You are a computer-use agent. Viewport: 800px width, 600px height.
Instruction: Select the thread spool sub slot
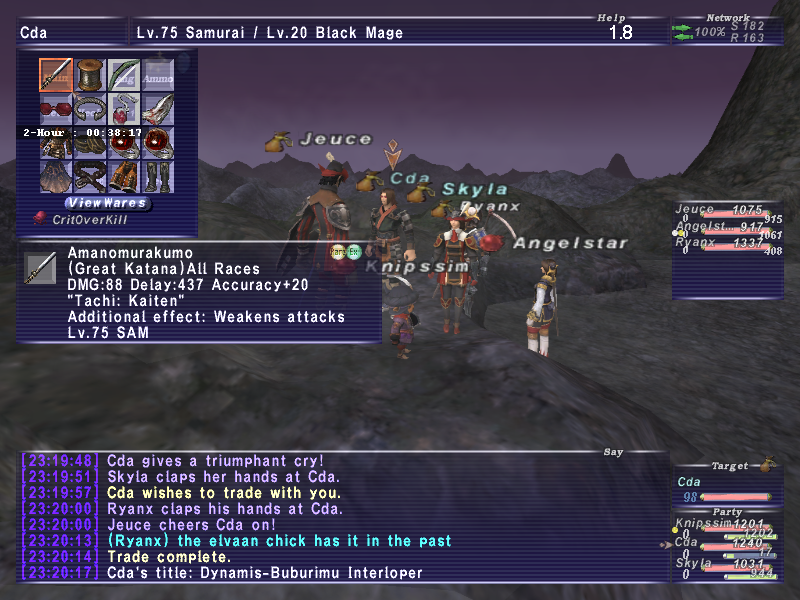[x=90, y=75]
